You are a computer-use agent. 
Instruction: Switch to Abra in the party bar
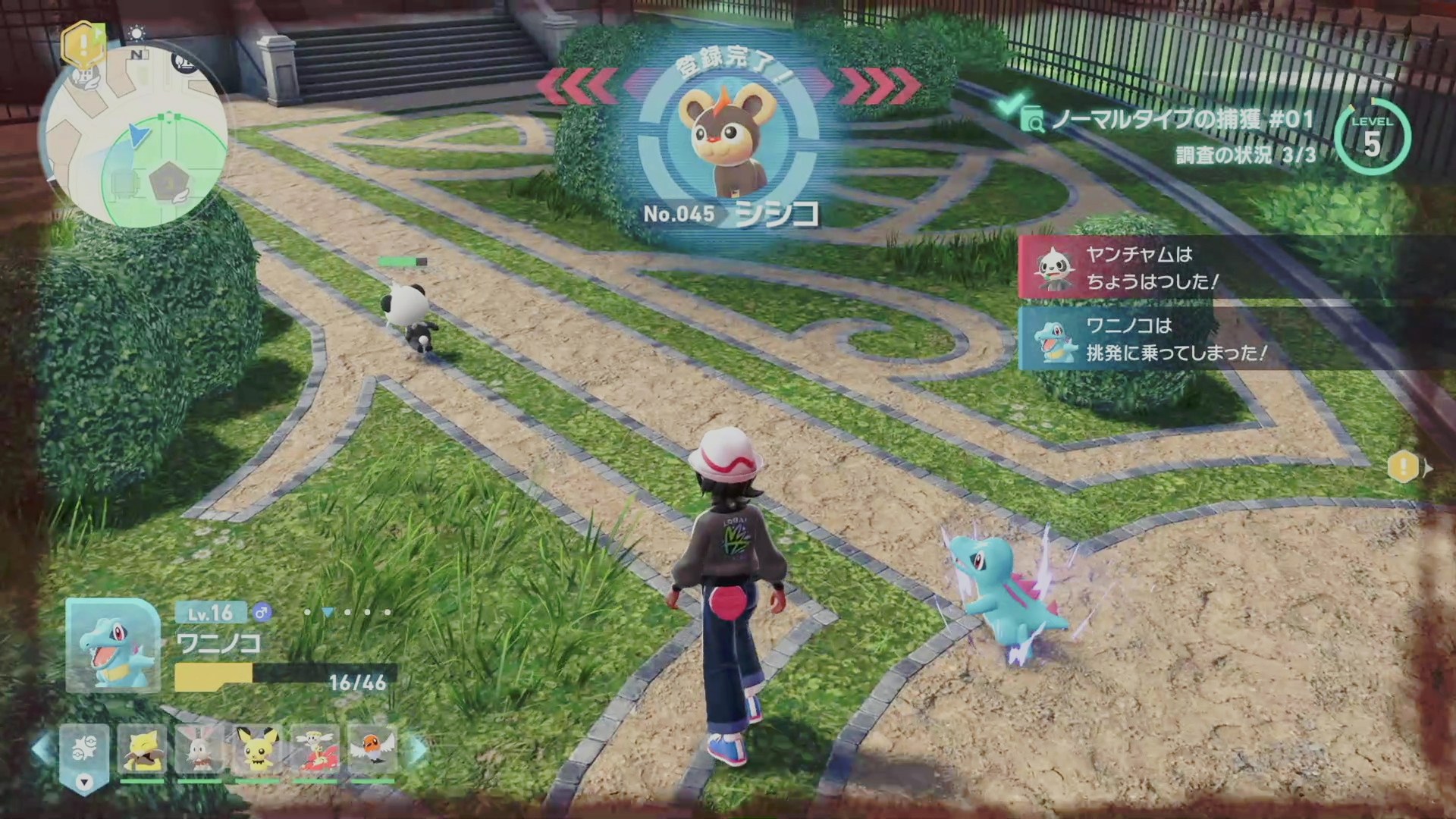143,750
